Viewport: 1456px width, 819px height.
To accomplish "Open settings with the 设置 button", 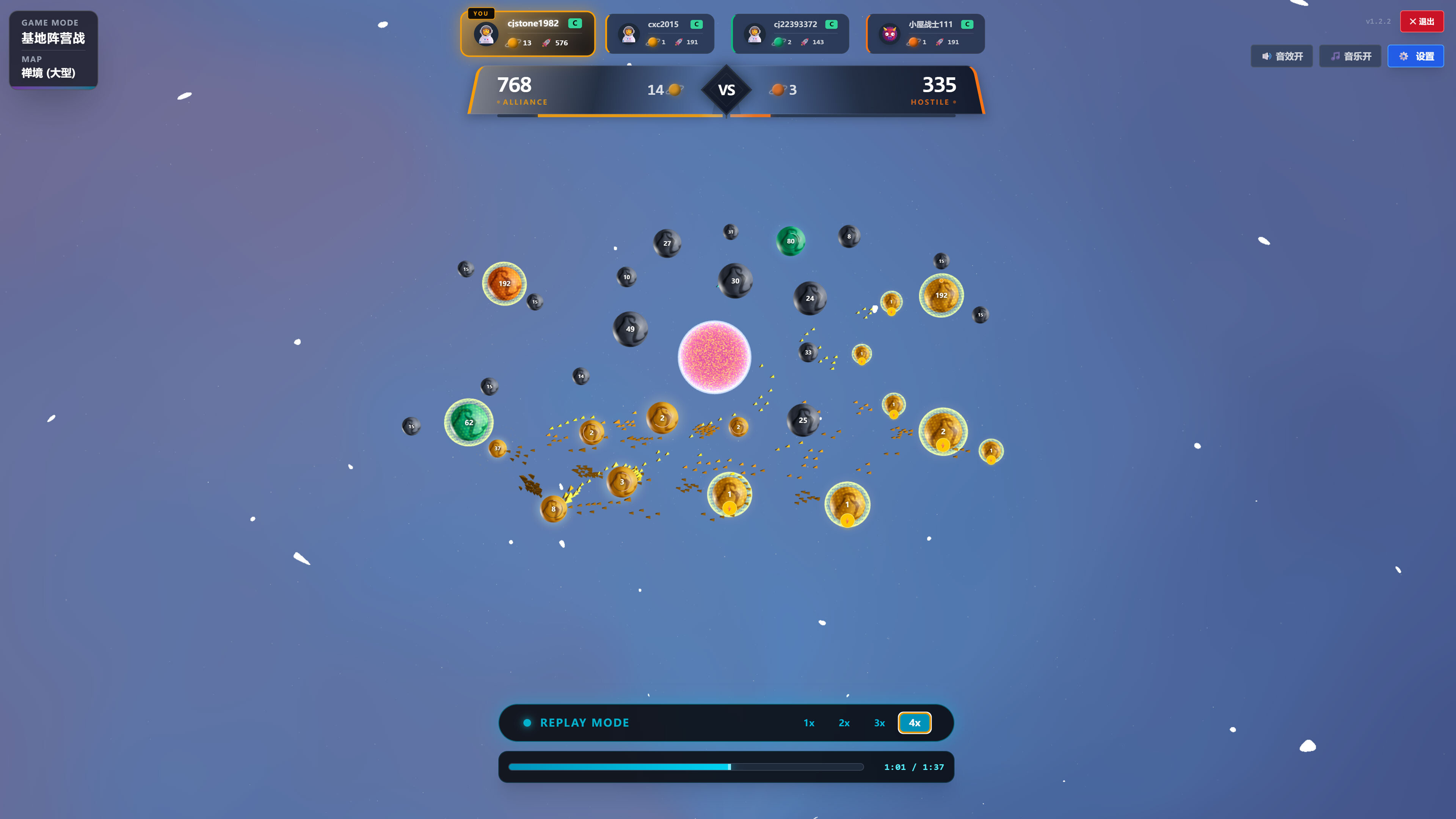I will [x=1416, y=56].
